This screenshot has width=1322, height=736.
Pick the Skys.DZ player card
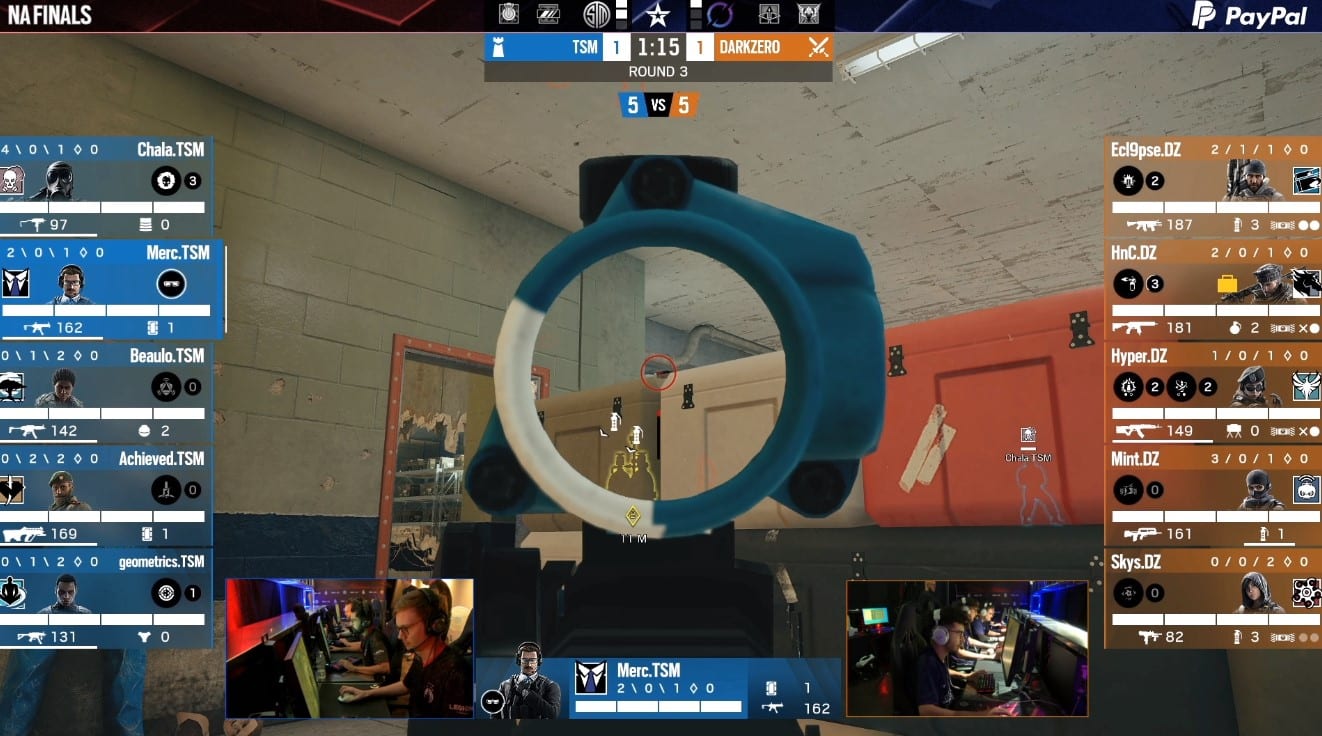(x=1213, y=598)
